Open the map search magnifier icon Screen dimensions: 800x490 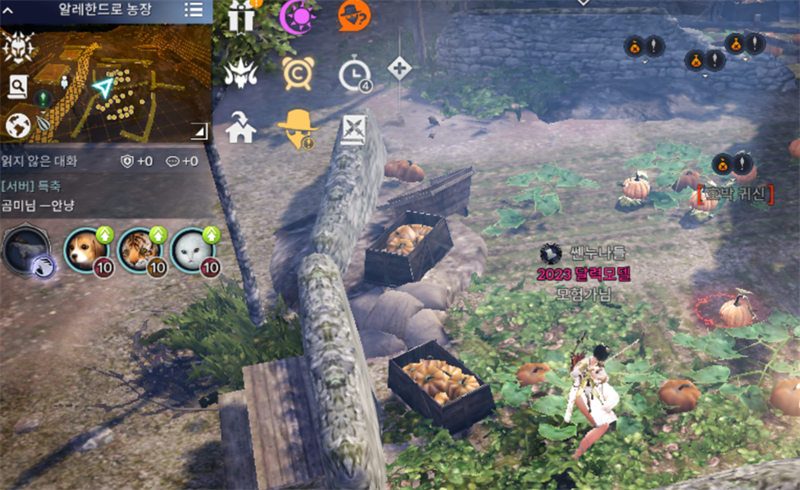point(17,87)
